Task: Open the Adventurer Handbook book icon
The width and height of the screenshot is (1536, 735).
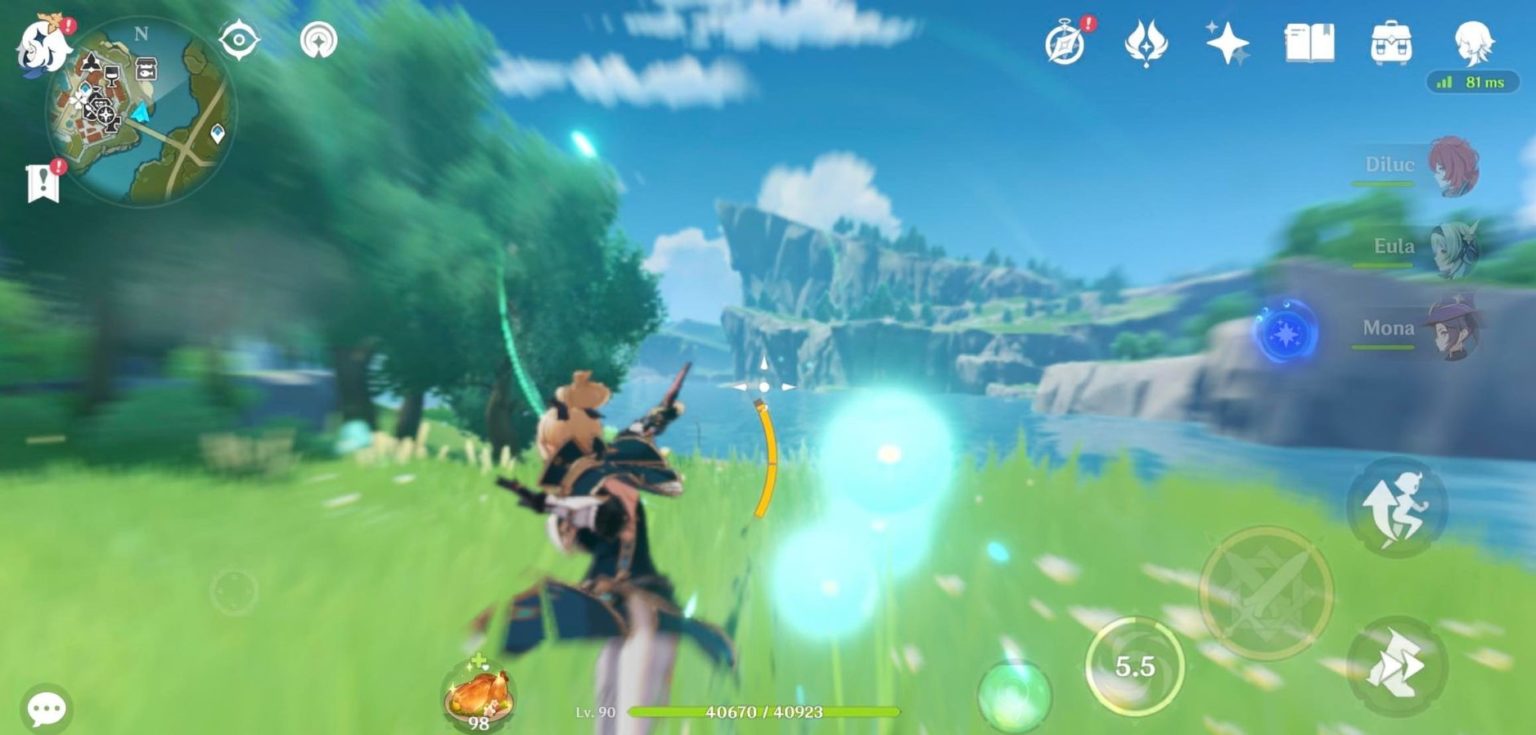Action: click(x=1310, y=42)
